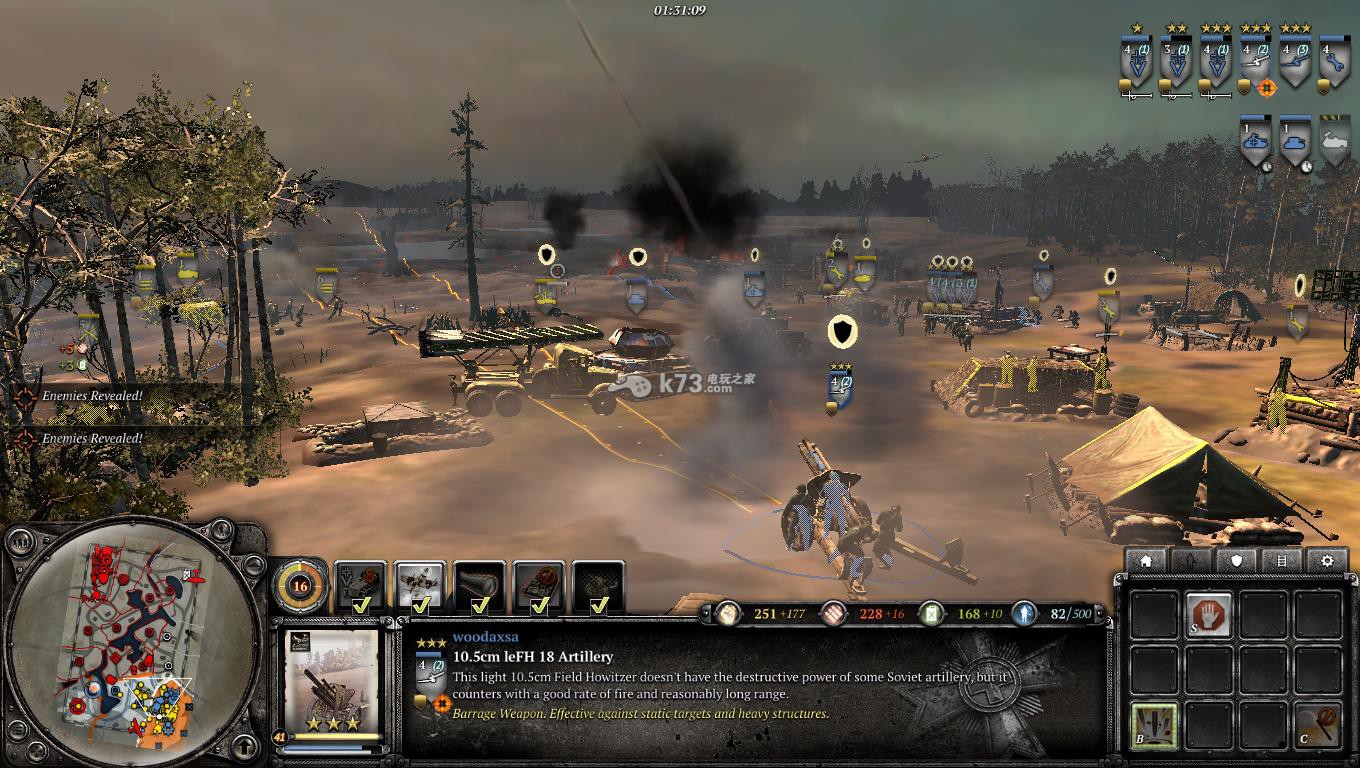This screenshot has width=1360, height=768.
Task: Switch to the shield tab
Action: (1237, 561)
